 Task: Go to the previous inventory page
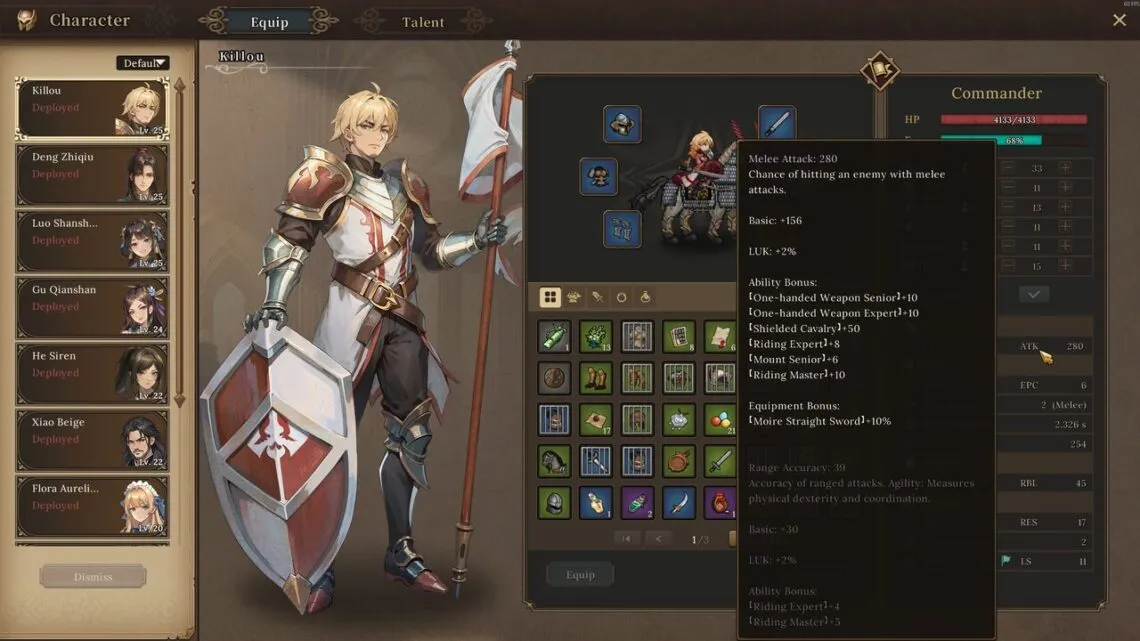(658, 539)
